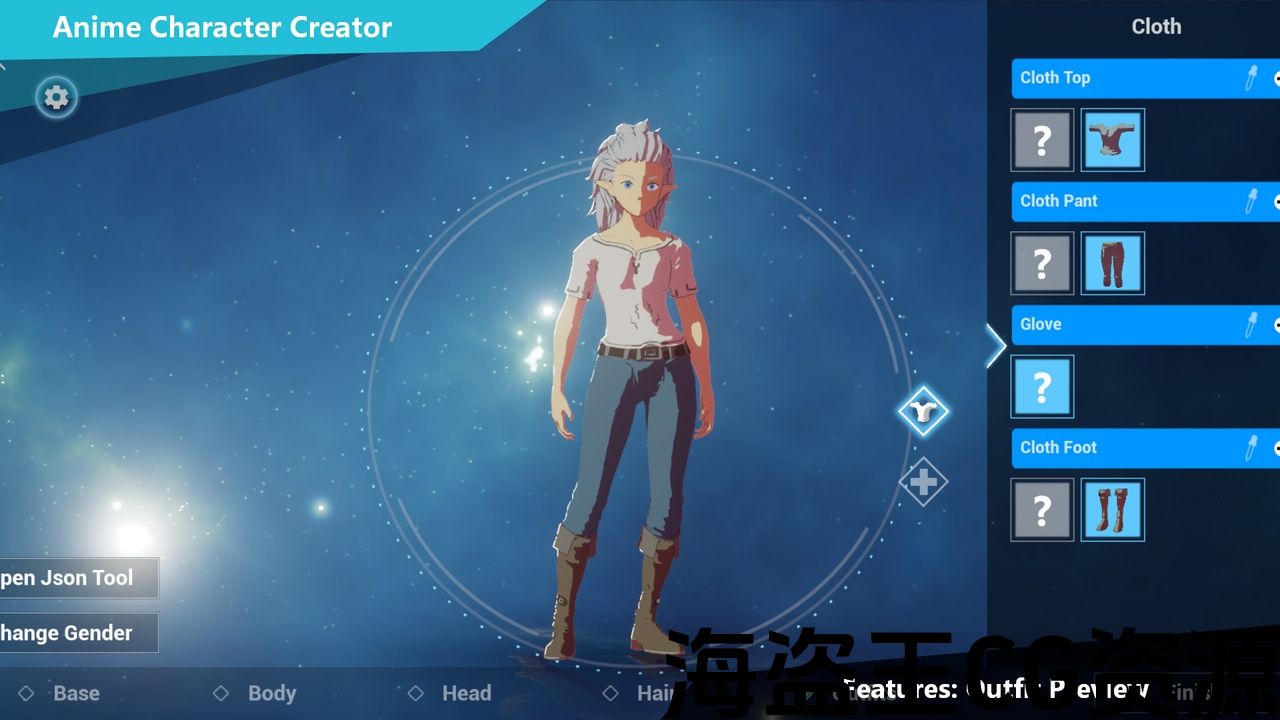The height and width of the screenshot is (720, 1280).
Task: Pick the Glove color eyedropper
Action: click(1250, 324)
